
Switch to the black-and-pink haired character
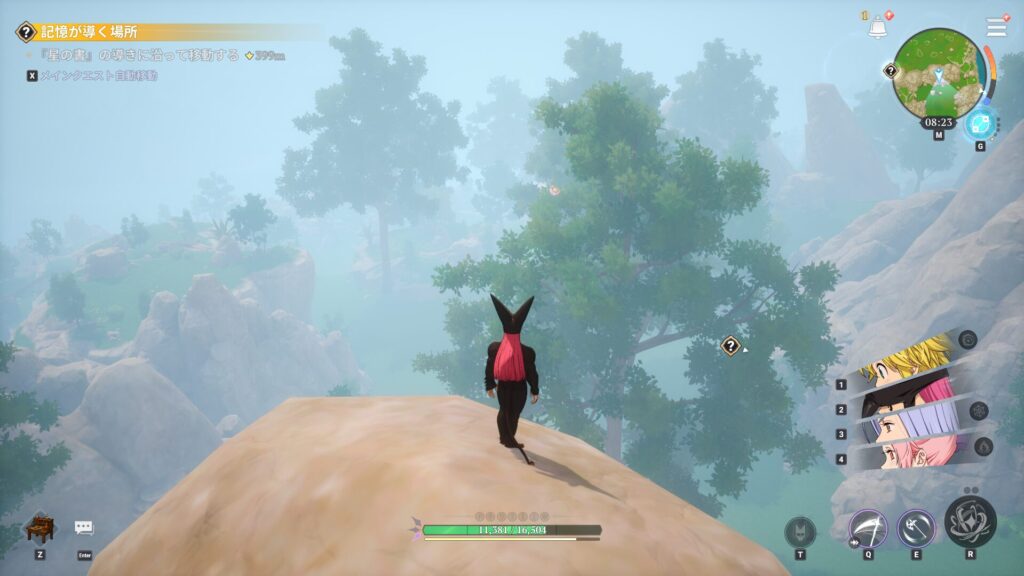pos(907,398)
